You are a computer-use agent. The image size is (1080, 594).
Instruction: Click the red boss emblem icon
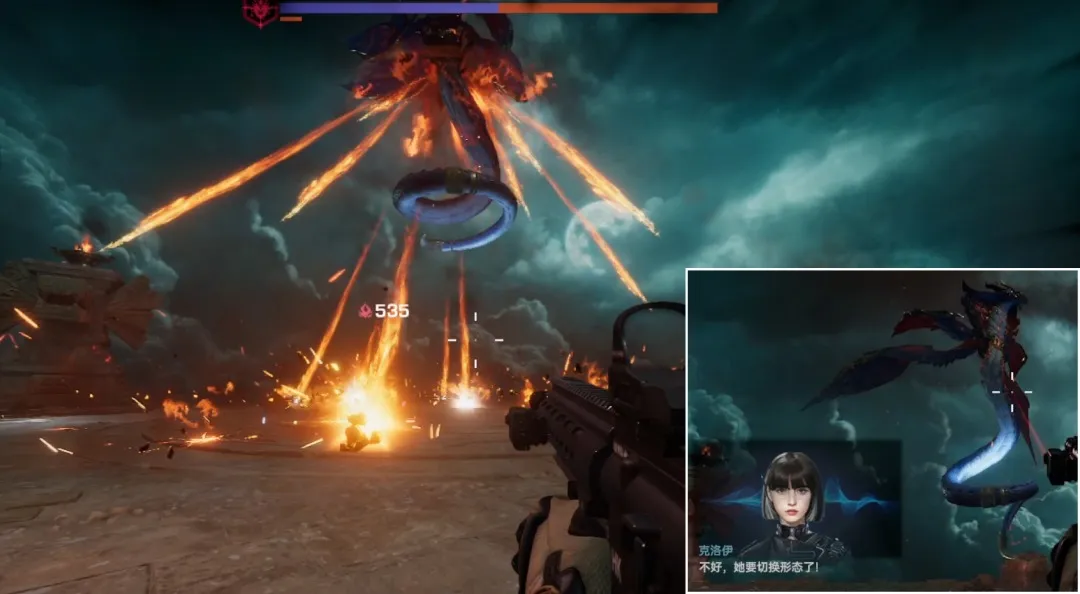click(260, 12)
